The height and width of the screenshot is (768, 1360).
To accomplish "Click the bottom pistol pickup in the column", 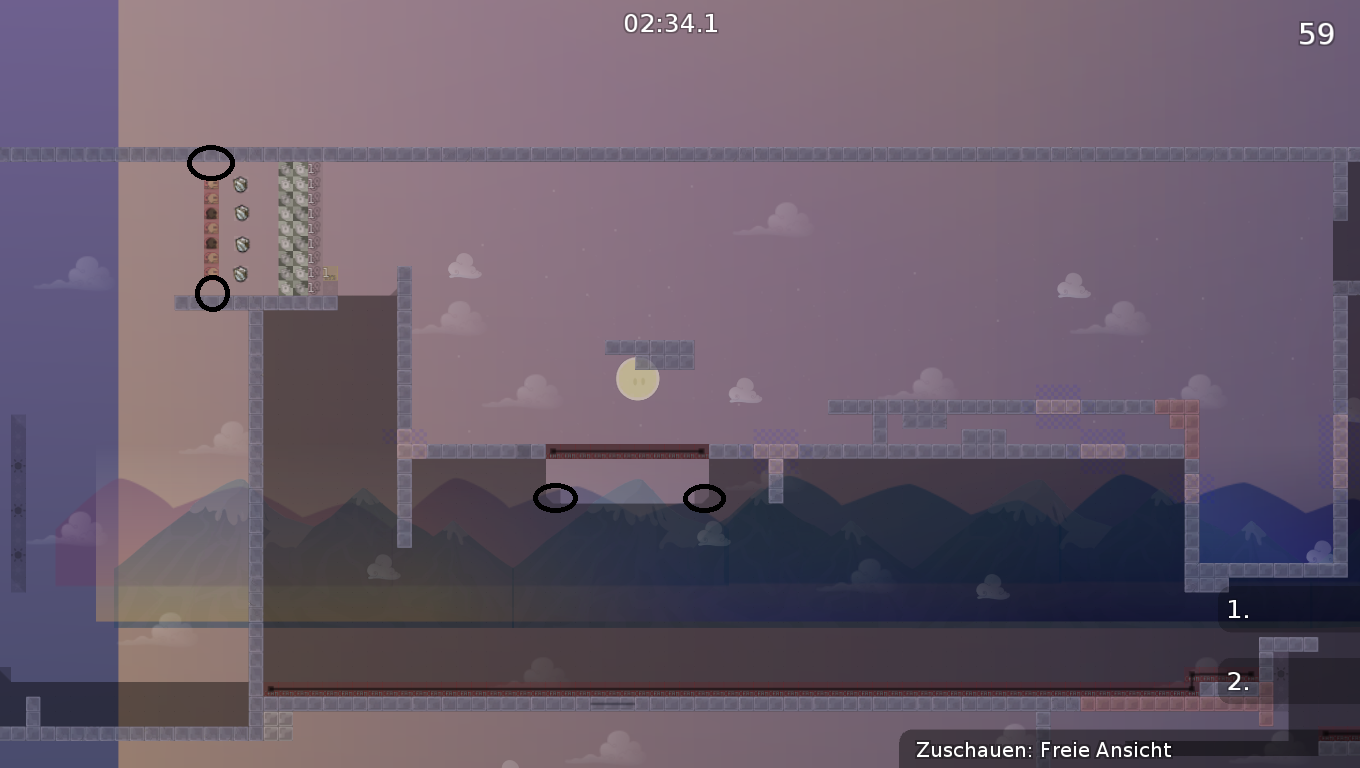I will tap(312, 286).
